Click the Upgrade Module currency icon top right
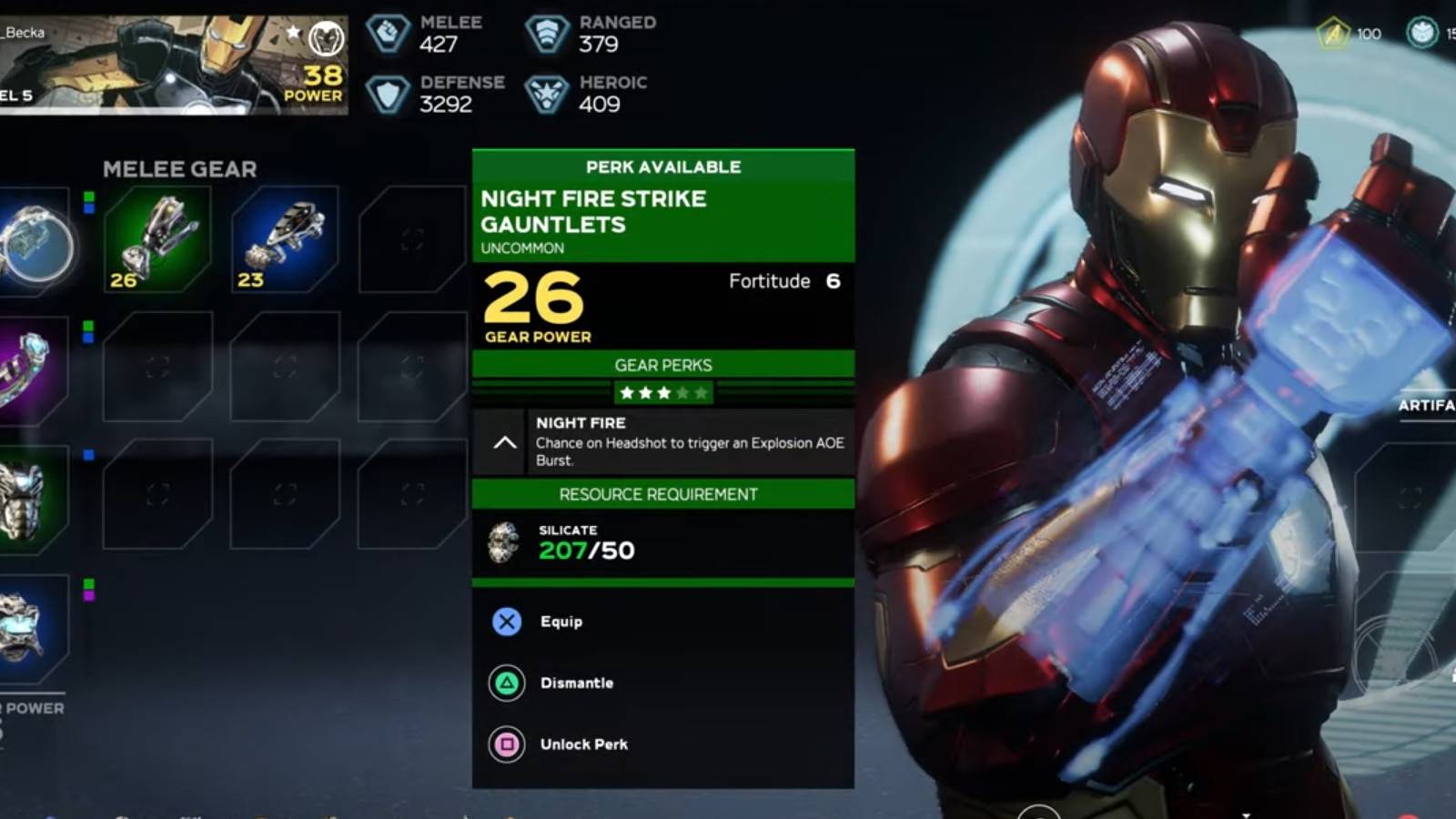This screenshot has width=1456, height=819. (1332, 34)
